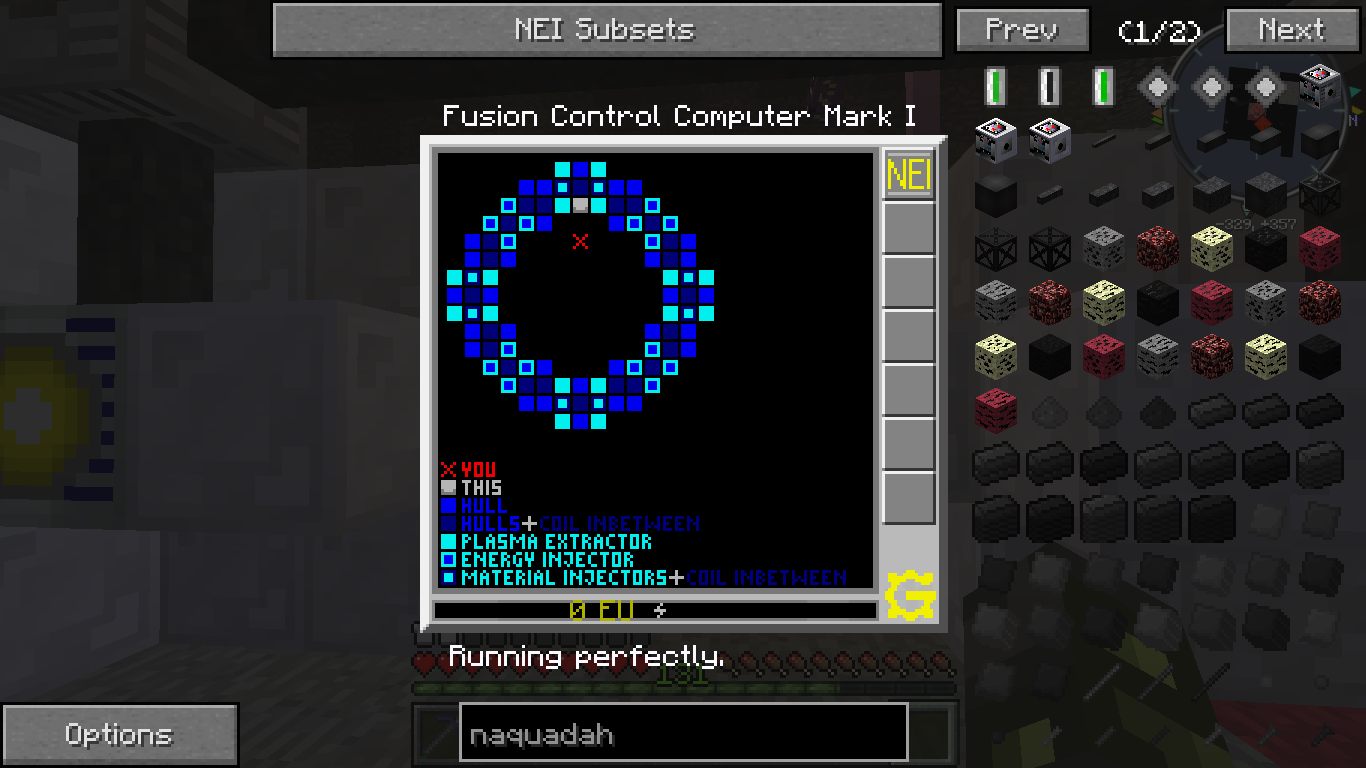The width and height of the screenshot is (1366, 768).
Task: Click the yellow NEI recipe button
Action: pyautogui.click(x=908, y=176)
